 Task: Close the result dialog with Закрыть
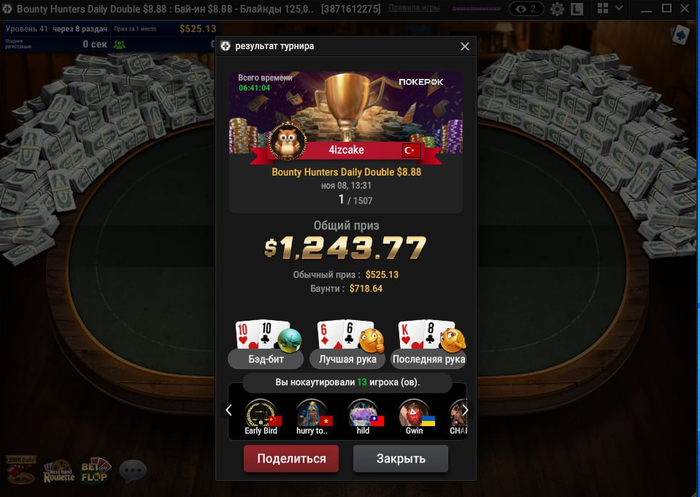click(x=400, y=459)
